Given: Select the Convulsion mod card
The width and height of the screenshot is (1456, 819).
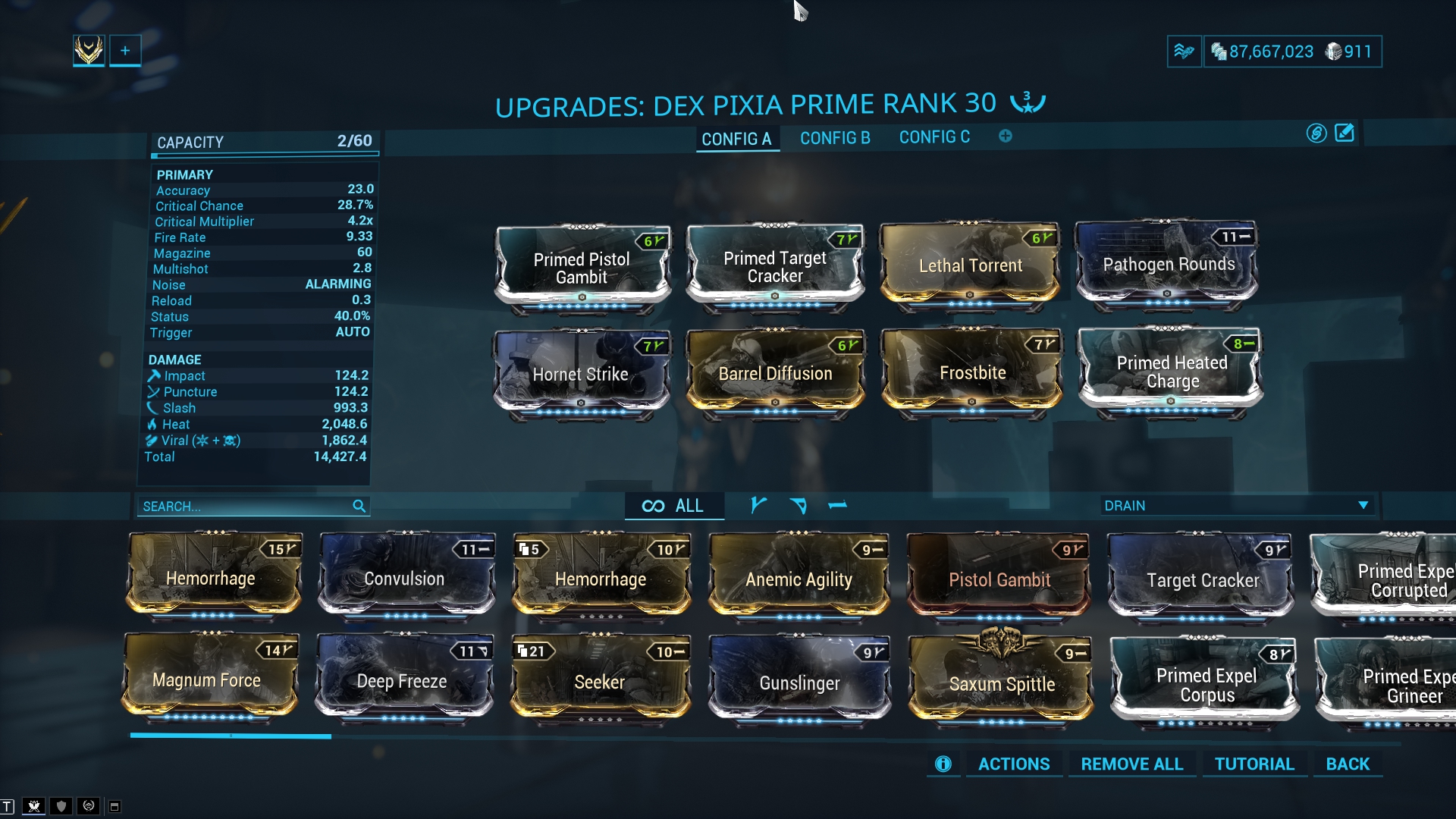Looking at the screenshot, I should click(x=404, y=579).
